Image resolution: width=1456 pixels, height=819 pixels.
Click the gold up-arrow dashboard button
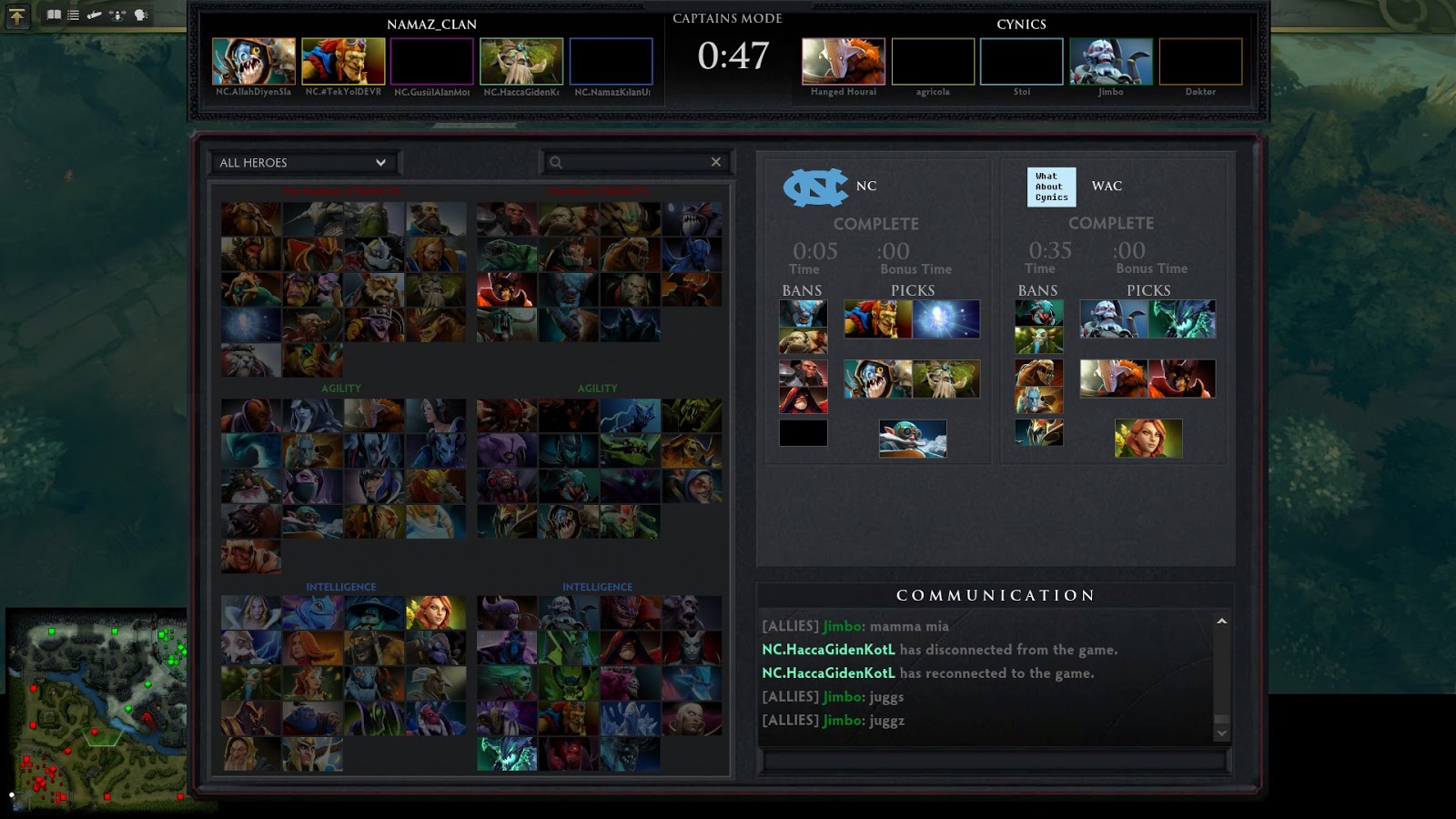[17, 15]
